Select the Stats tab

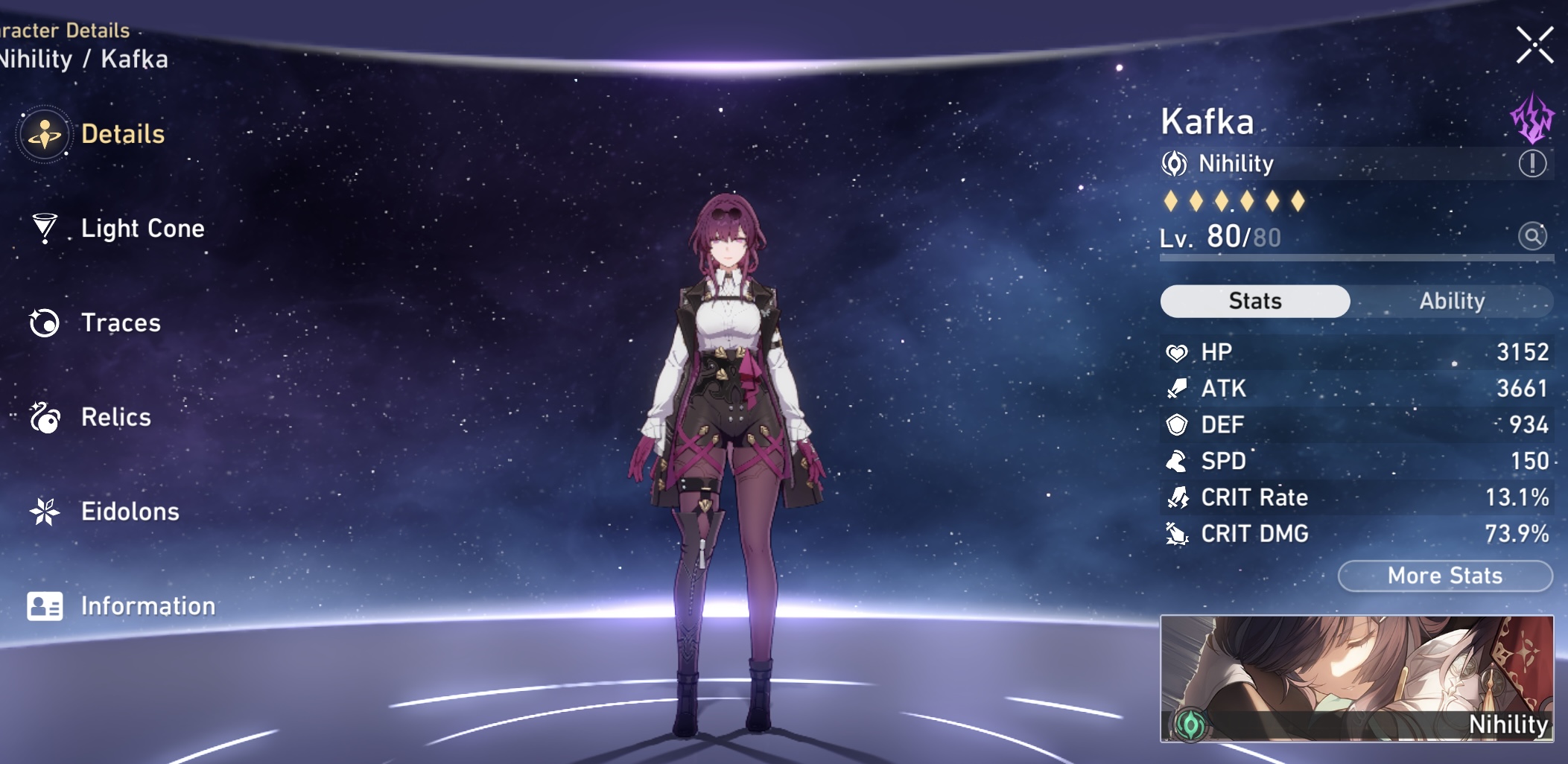1255,300
